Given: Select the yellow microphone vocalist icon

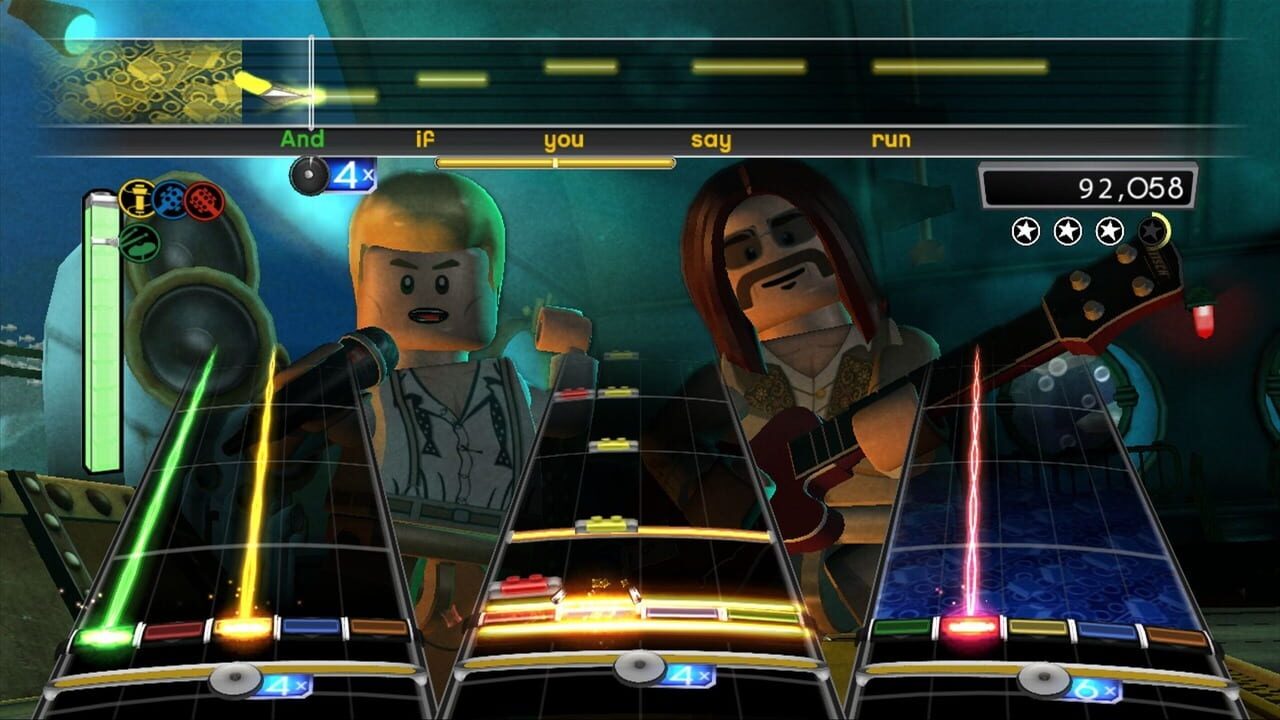Looking at the screenshot, I should pos(138,199).
